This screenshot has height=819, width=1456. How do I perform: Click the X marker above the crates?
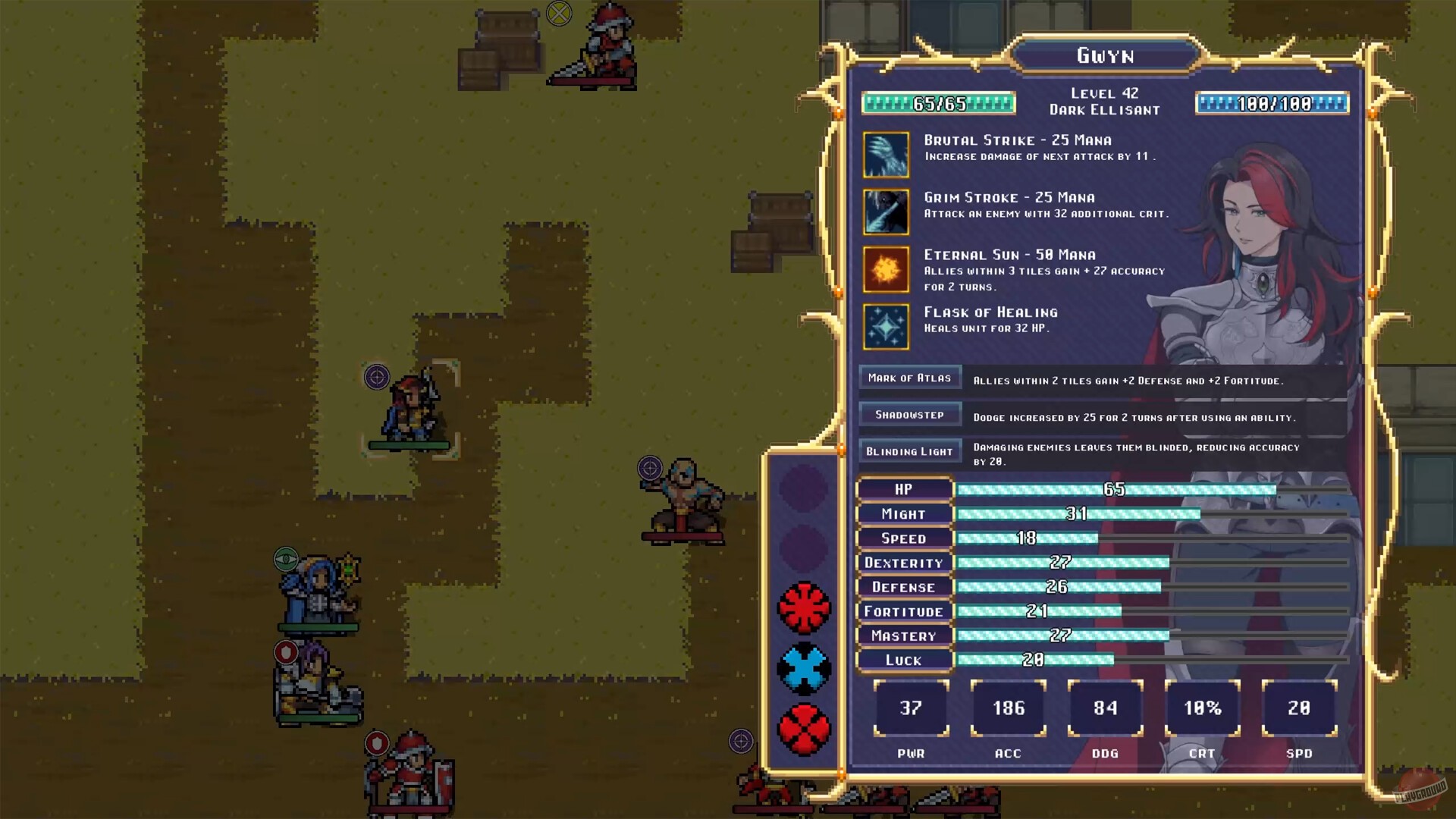pos(558,15)
